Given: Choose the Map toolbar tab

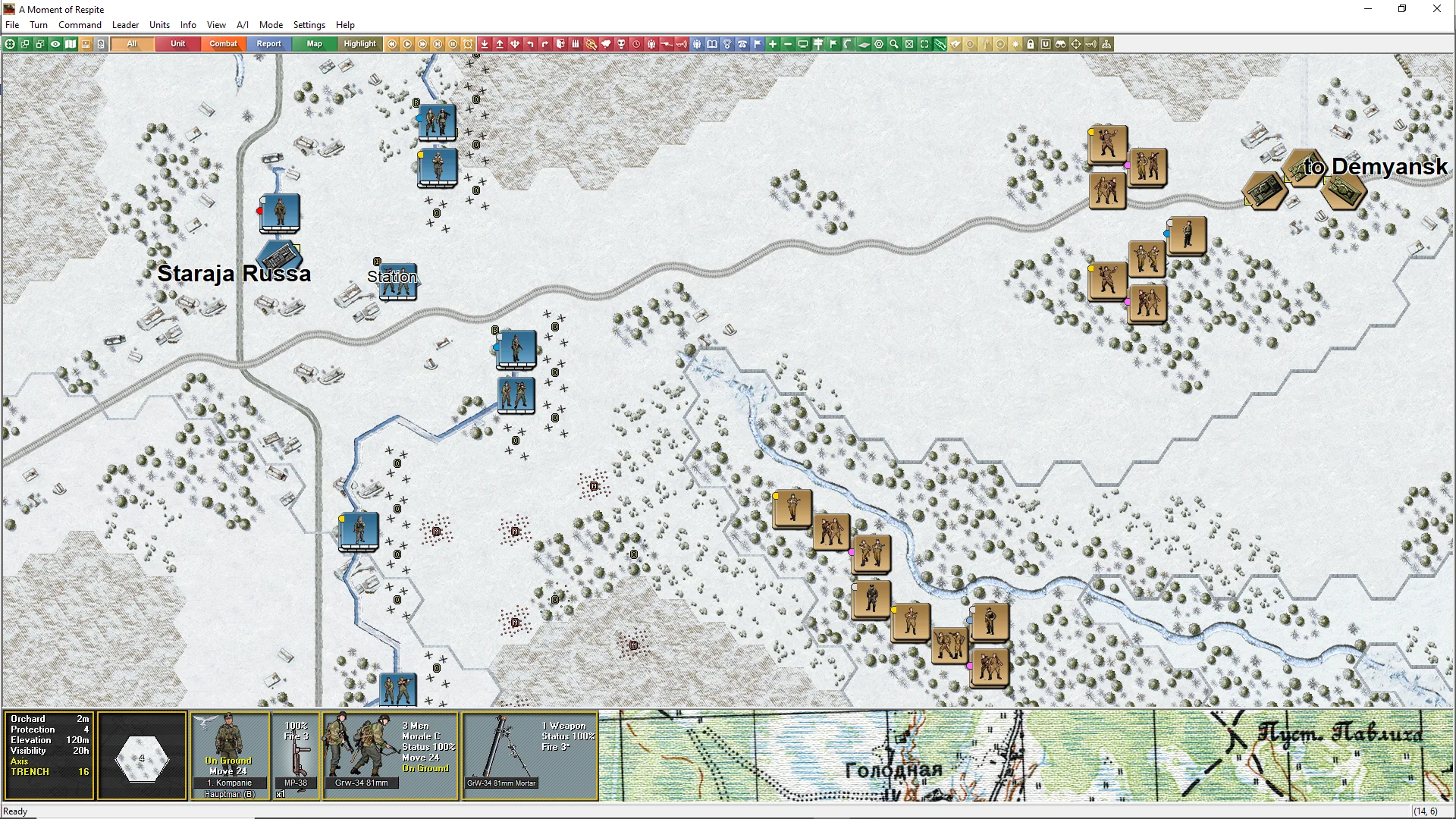Looking at the screenshot, I should (x=314, y=44).
